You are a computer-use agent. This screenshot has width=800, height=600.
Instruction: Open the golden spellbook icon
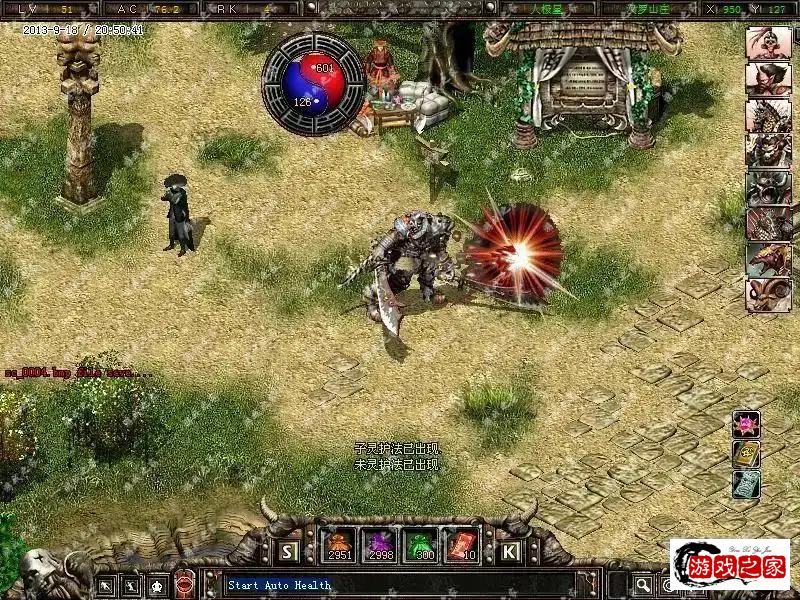[x=746, y=455]
